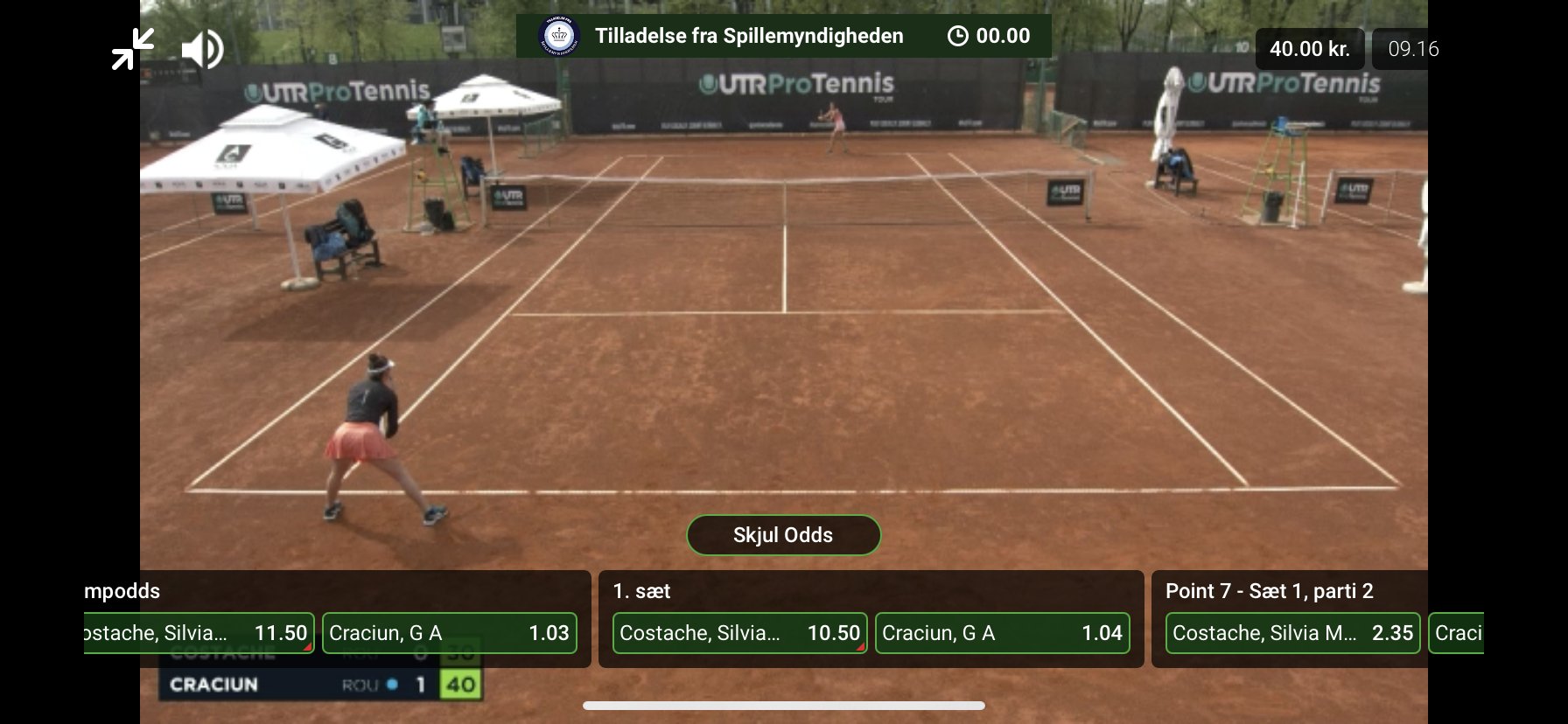Exit fullscreen with the collapse arrows icon
Screen dimensions: 1568x724
pos(133,49)
